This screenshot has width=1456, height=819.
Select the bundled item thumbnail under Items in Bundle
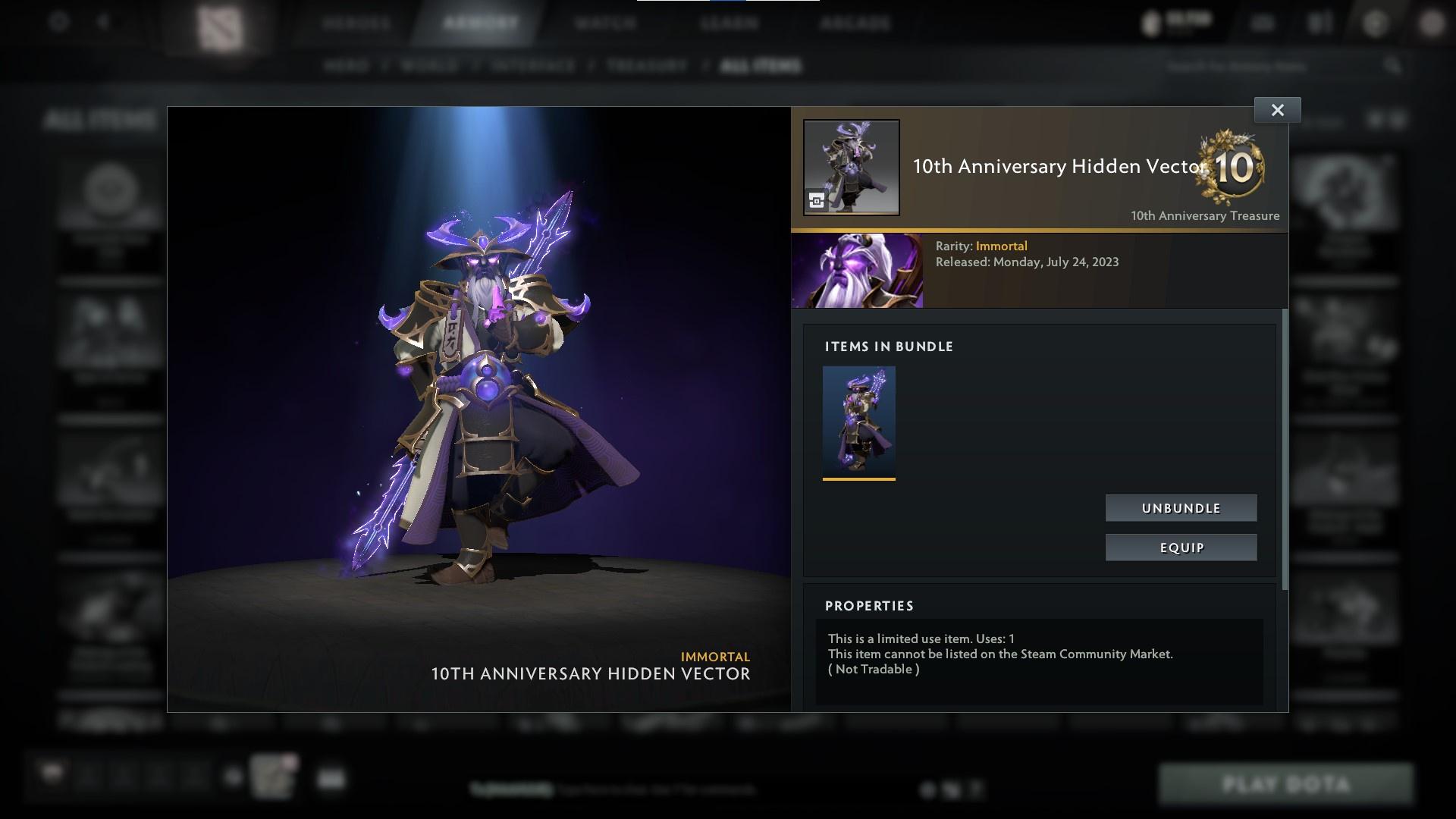(x=858, y=421)
